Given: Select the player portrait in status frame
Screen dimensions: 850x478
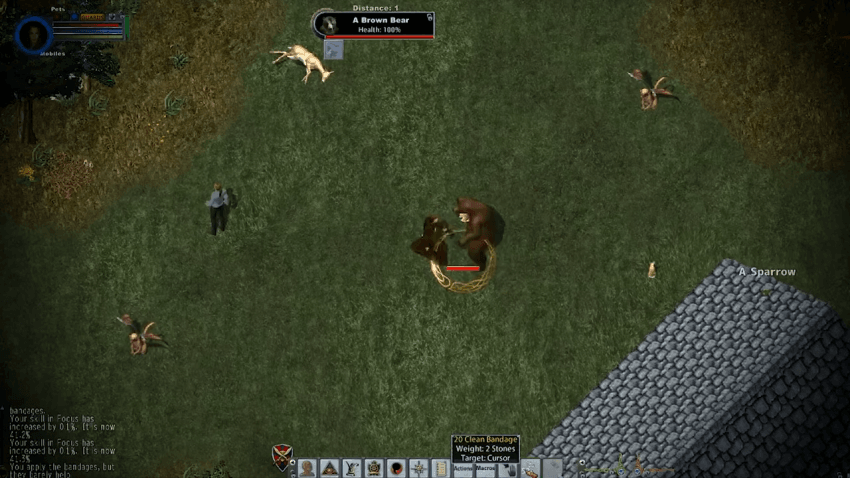Looking at the screenshot, I should (x=35, y=34).
